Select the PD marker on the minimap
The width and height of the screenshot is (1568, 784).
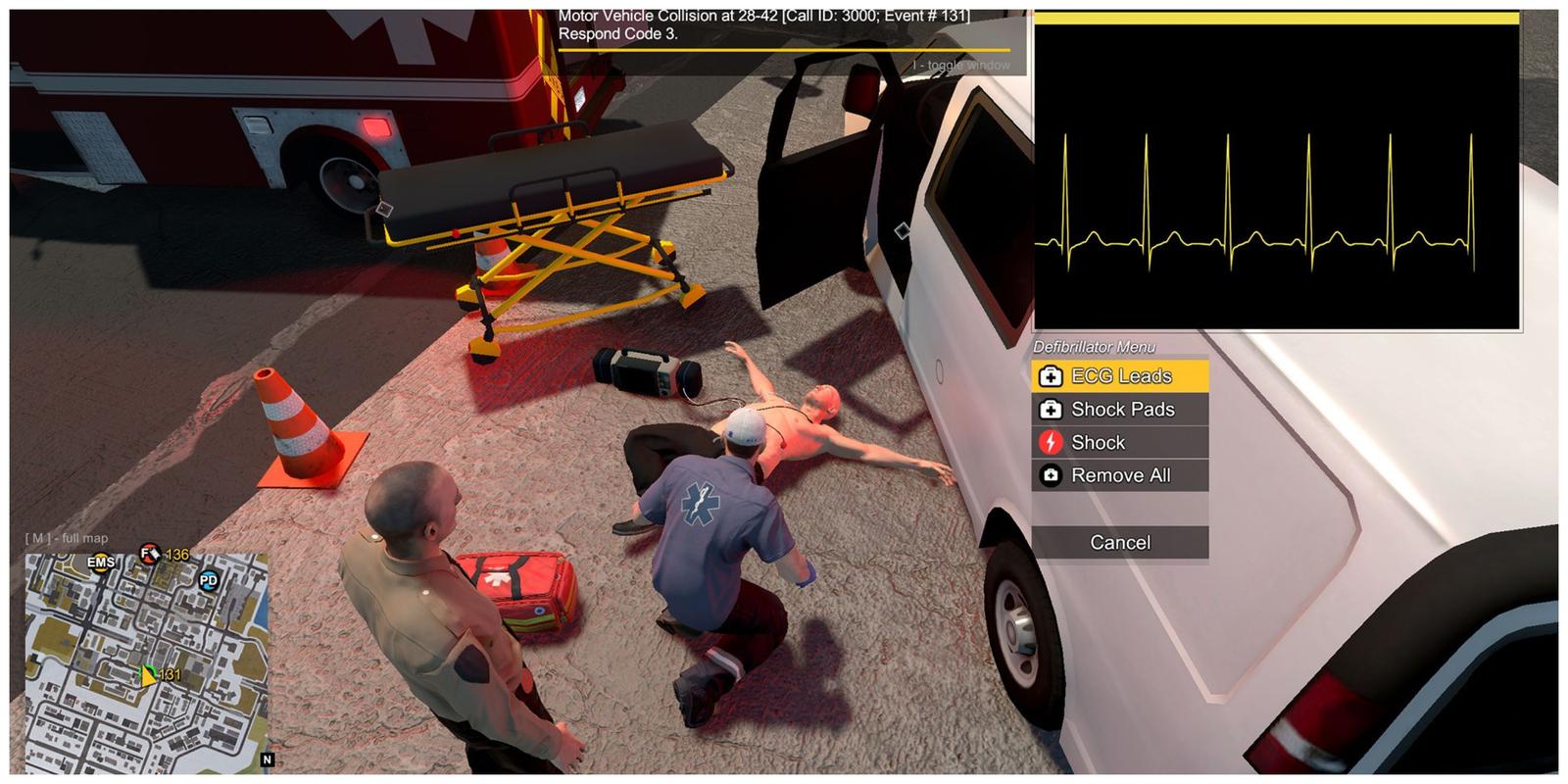(x=208, y=581)
